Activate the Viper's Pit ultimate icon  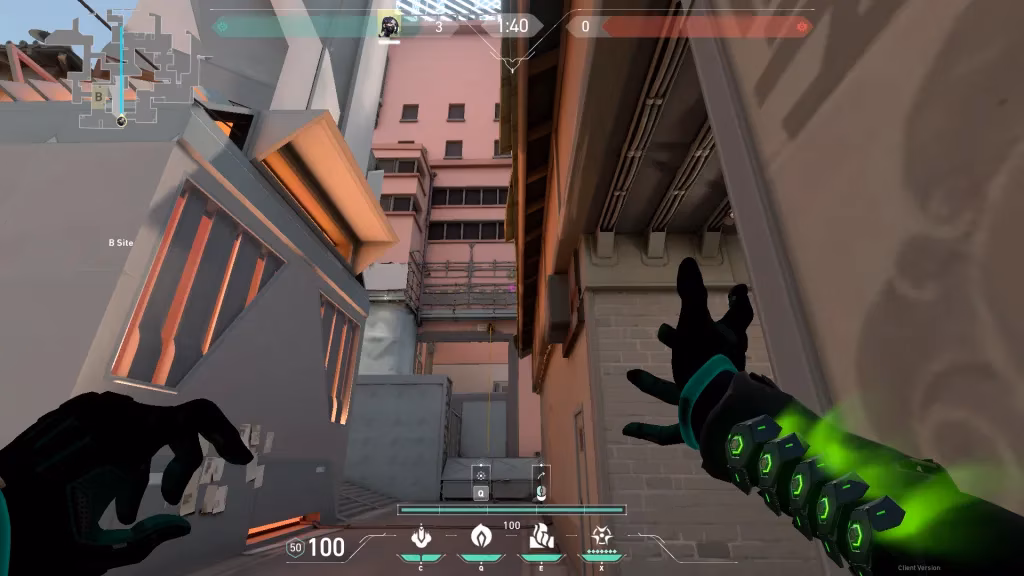602,537
